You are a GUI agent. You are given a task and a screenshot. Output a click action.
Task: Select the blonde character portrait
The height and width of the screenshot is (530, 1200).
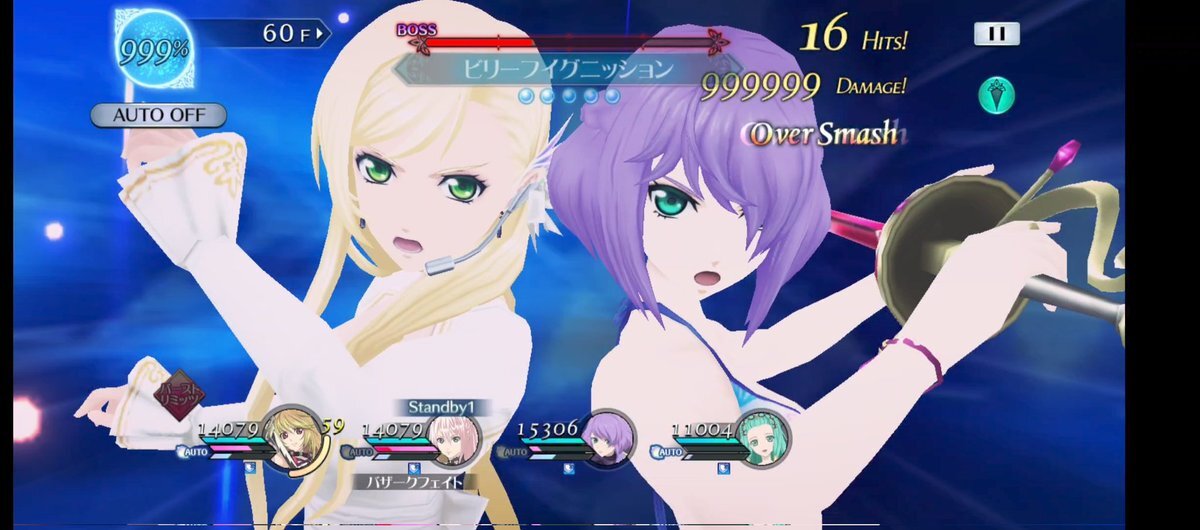(289, 437)
